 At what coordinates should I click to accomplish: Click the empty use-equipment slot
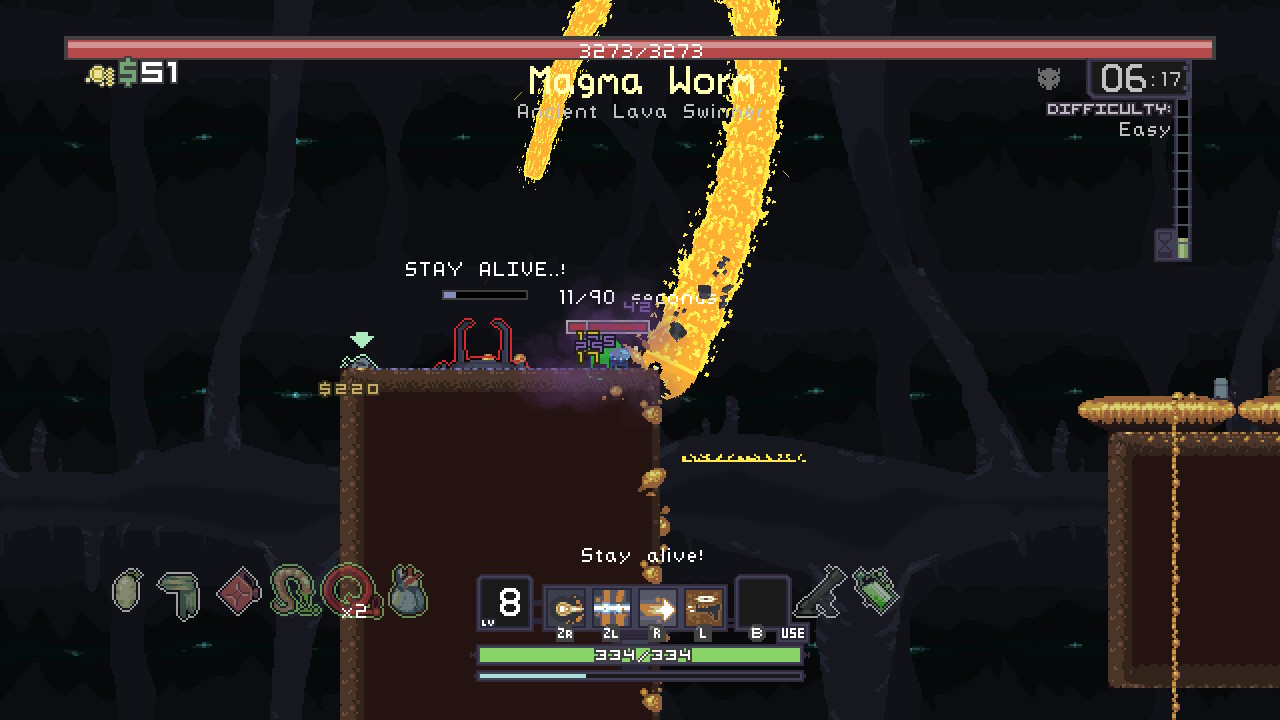(x=763, y=603)
